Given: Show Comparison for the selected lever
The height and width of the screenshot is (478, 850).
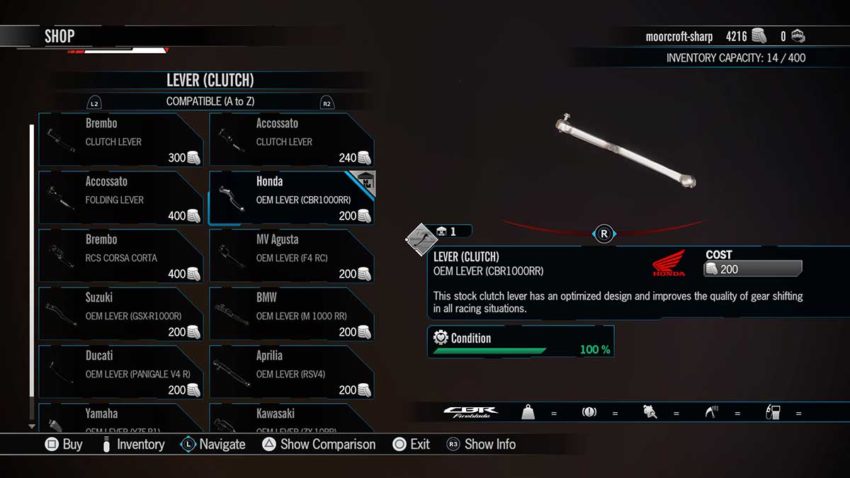Looking at the screenshot, I should (319, 444).
